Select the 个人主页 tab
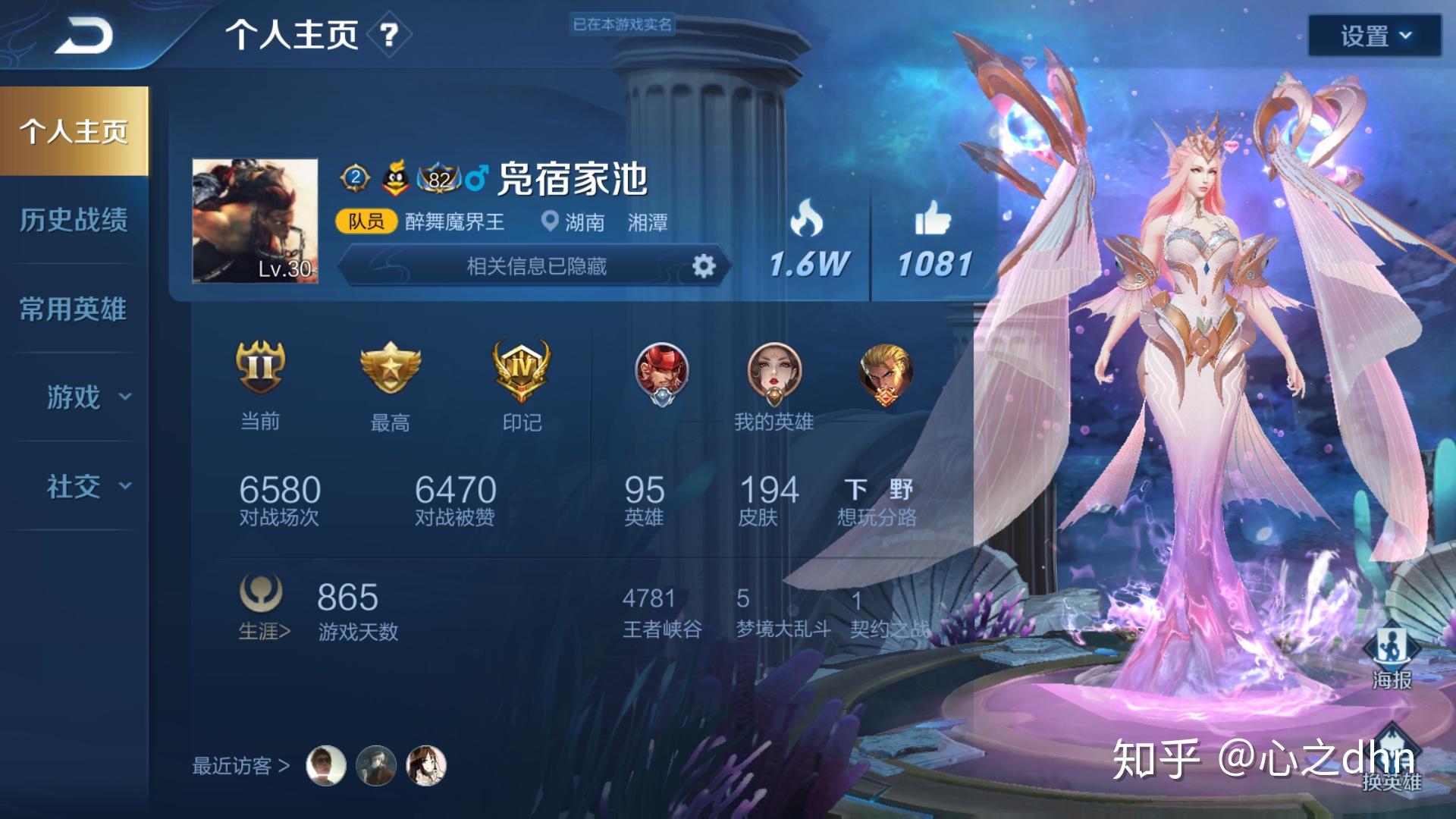1456x819 pixels. (x=74, y=131)
